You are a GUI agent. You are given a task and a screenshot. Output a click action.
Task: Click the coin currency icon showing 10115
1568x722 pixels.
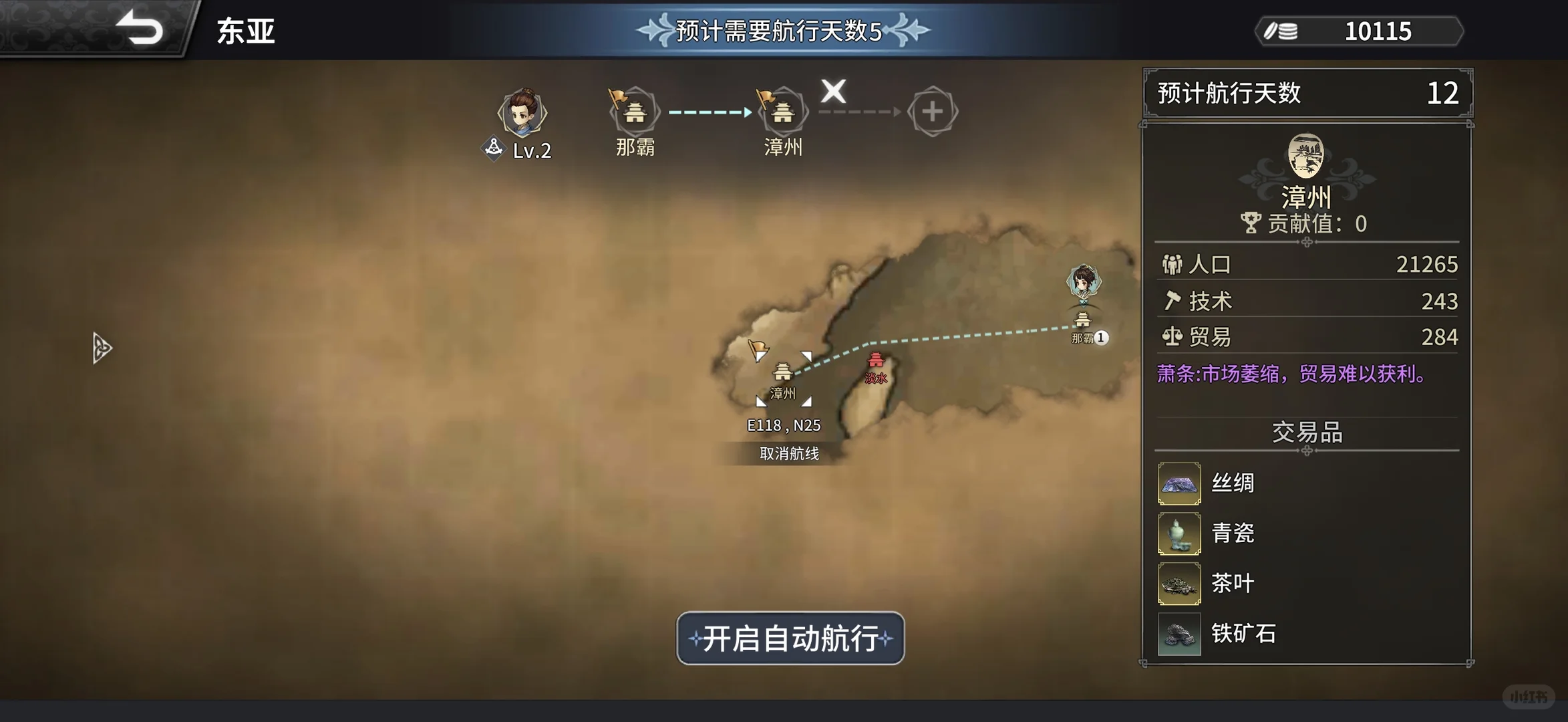(x=1281, y=31)
